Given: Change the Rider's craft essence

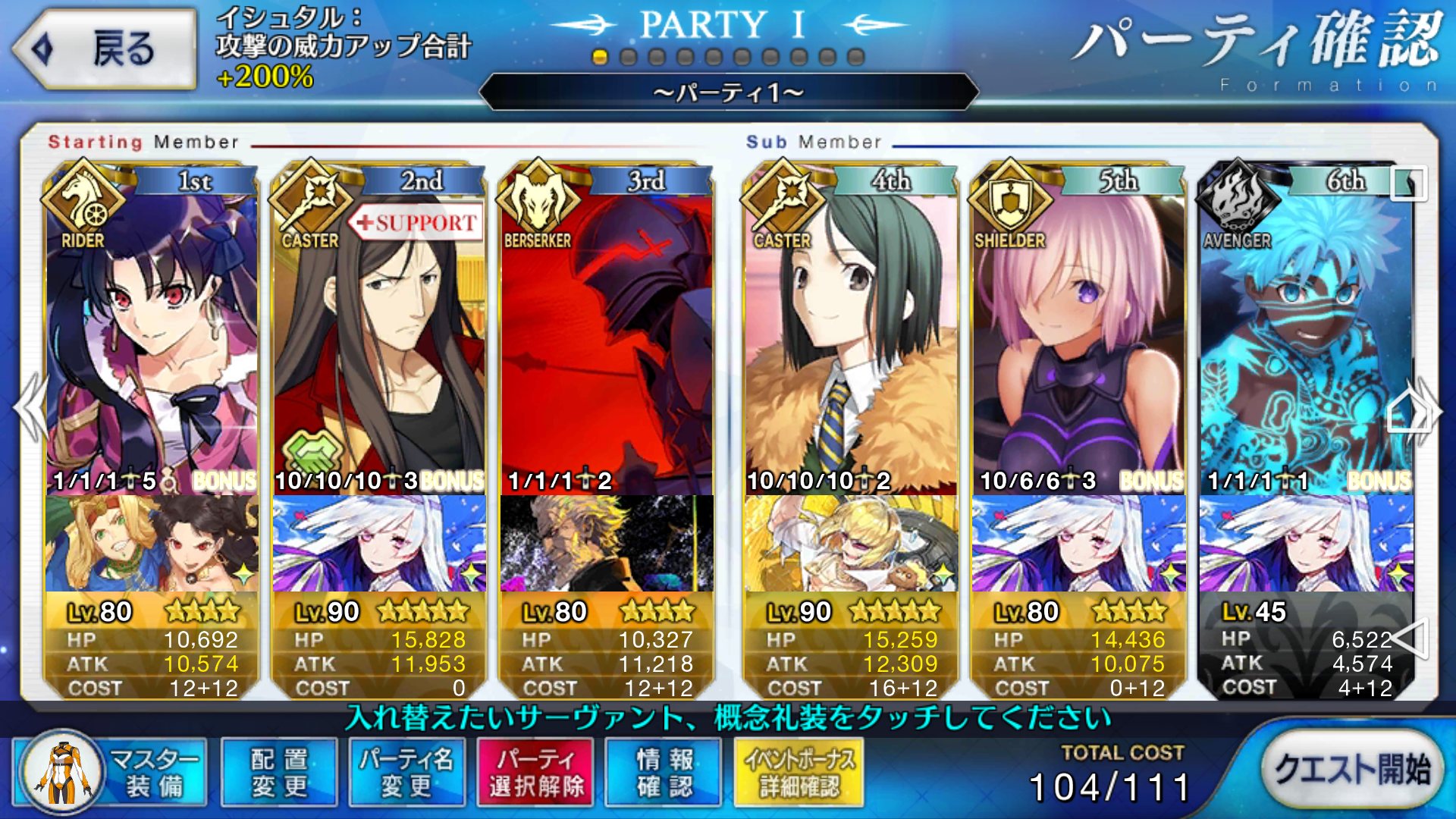Looking at the screenshot, I should coord(152,543).
